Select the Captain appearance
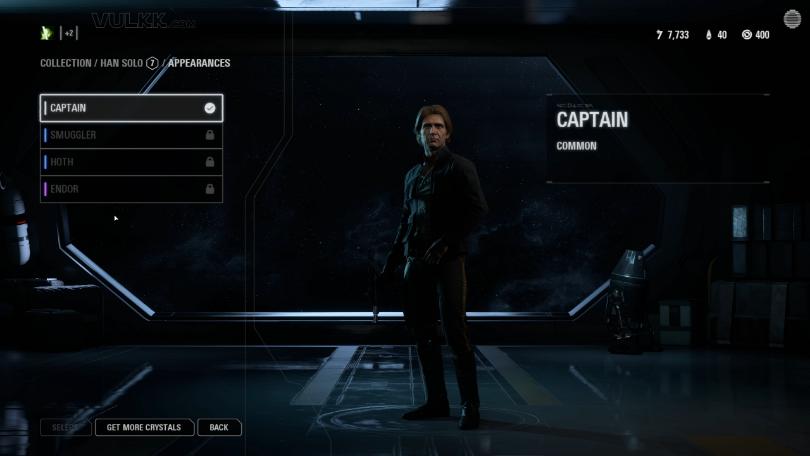 [130, 108]
